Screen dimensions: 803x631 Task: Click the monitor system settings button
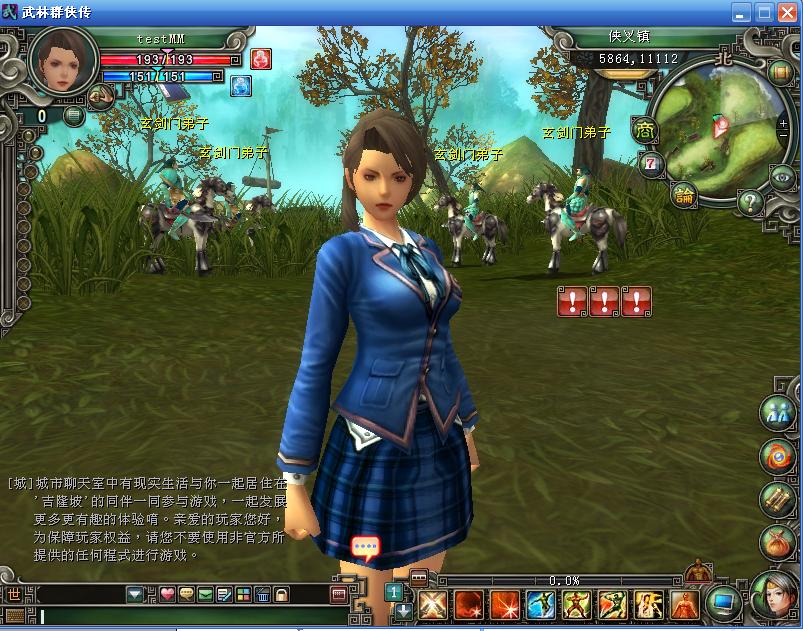coord(723,602)
